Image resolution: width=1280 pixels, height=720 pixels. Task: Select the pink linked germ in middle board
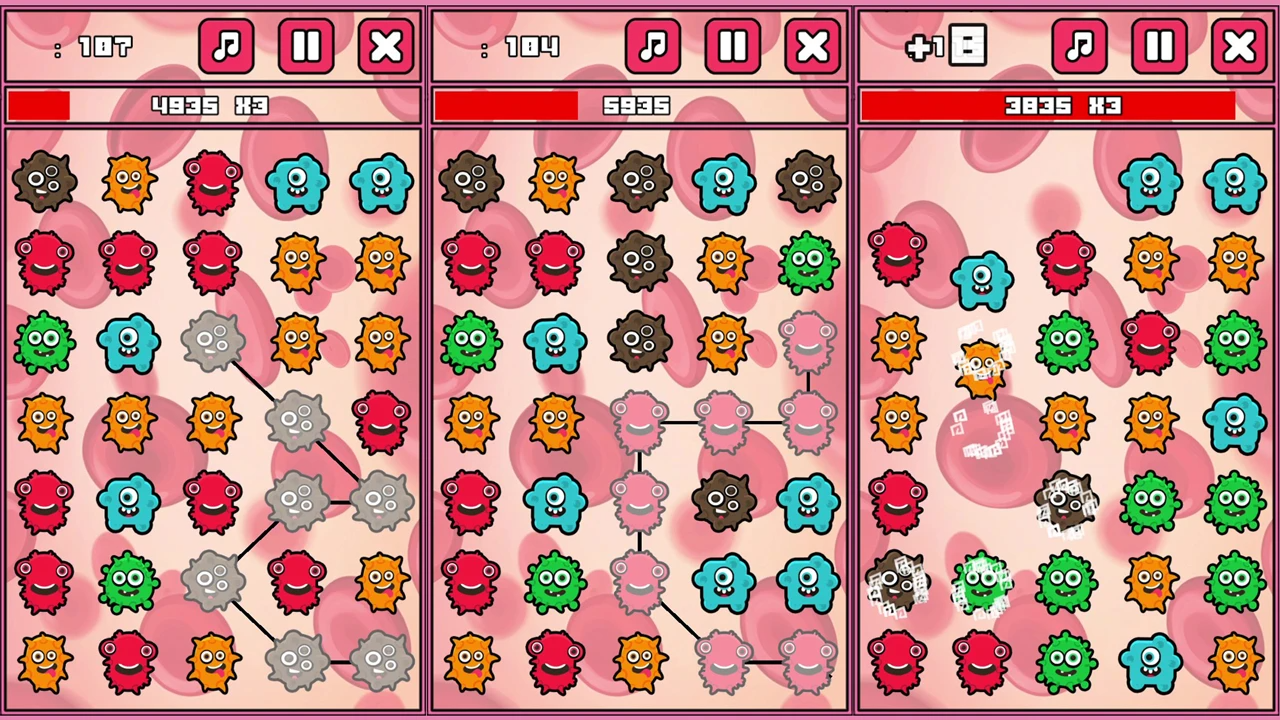point(640,425)
